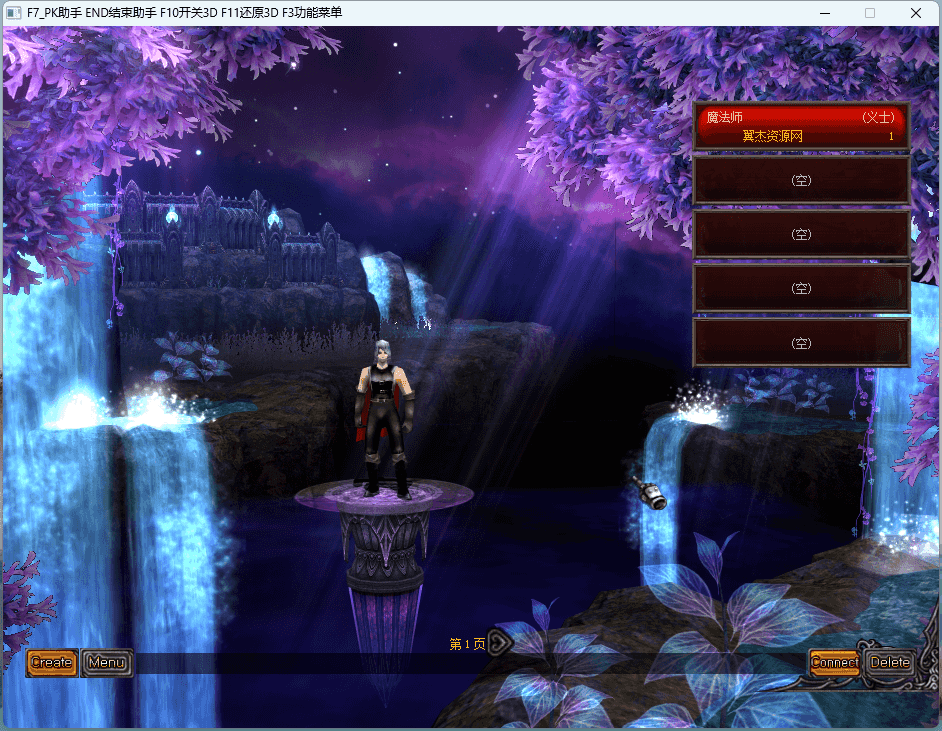Image resolution: width=942 pixels, height=731 pixels.
Task: Select the 魔法师 character slot
Action: click(x=801, y=126)
